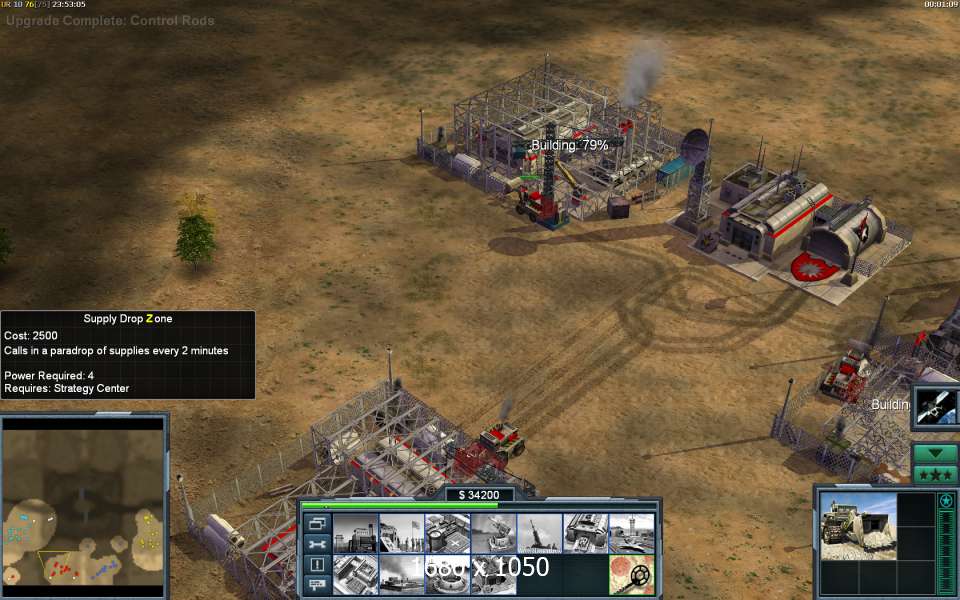Viewport: 960px width, 600px height.
Task: Choose the missile launcher structure icon
Action: [539, 533]
